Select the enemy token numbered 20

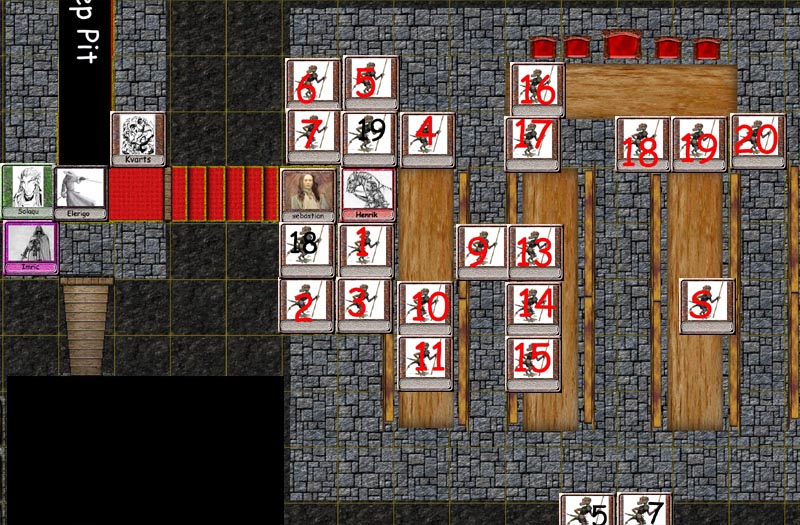click(757, 140)
